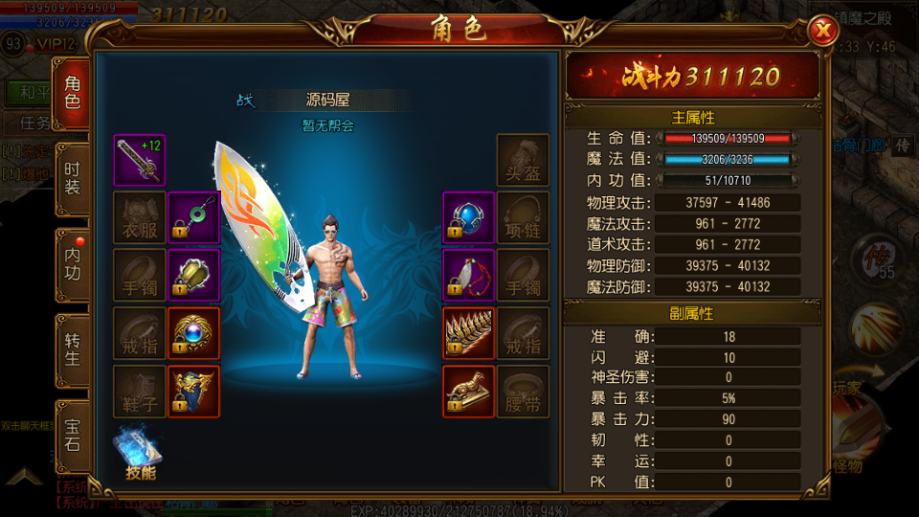Inspect the green jade pendant item
Screen dimensions: 919x517
click(193, 218)
